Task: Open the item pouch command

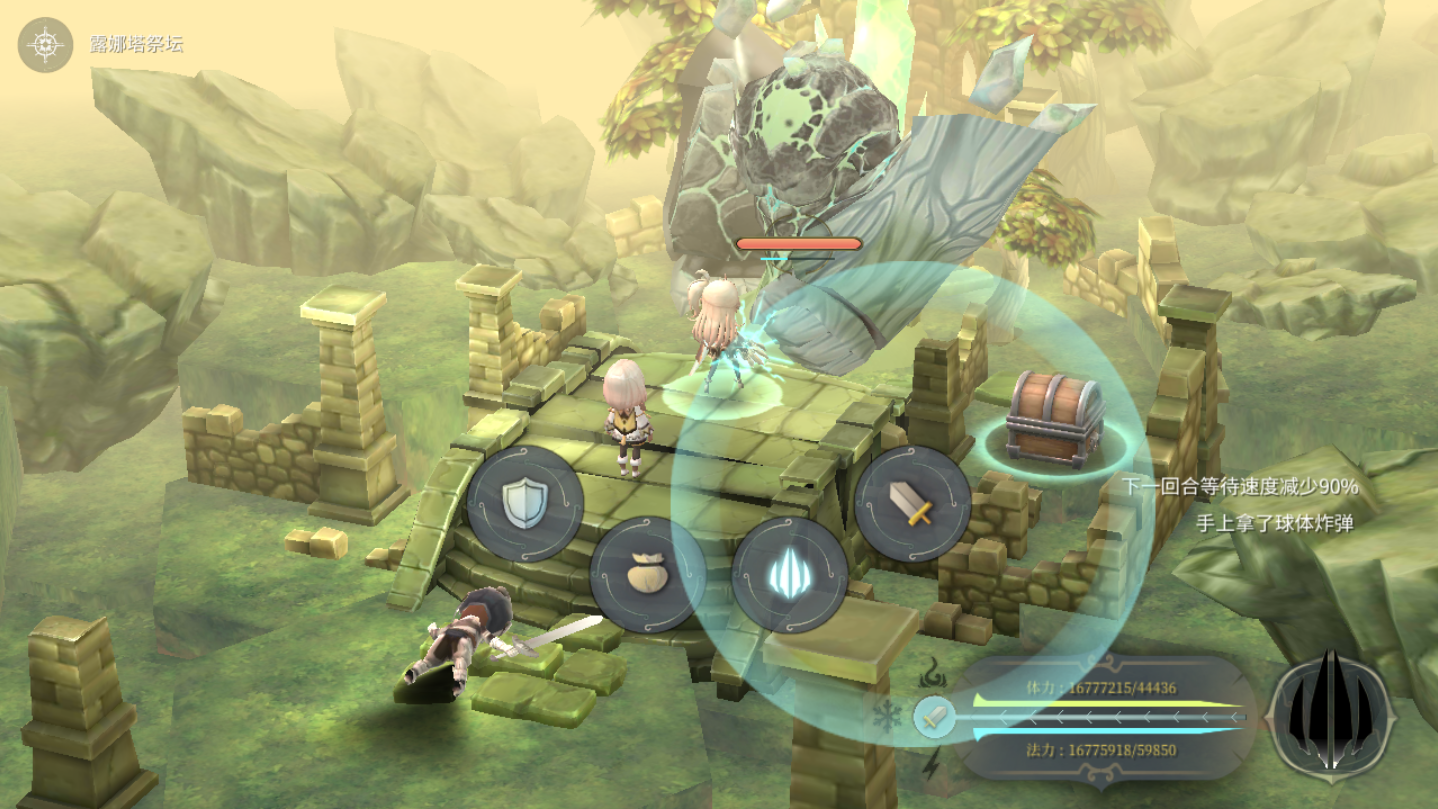Action: pos(647,574)
